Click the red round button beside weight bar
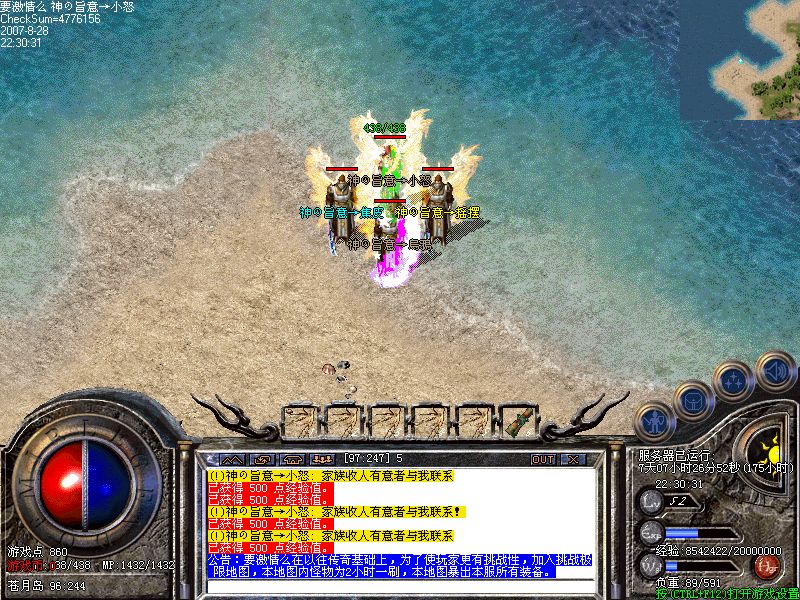The width and height of the screenshot is (800, 600). pyautogui.click(x=768, y=567)
